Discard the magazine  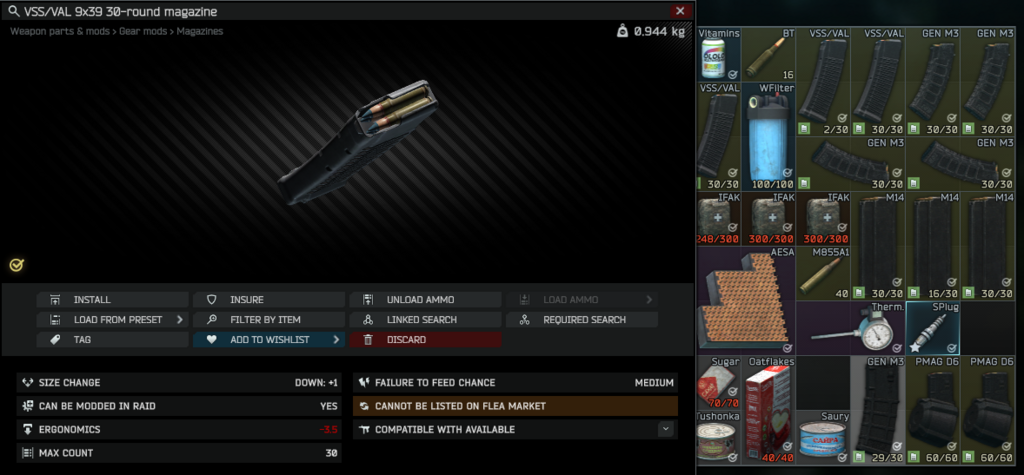pyautogui.click(x=425, y=340)
